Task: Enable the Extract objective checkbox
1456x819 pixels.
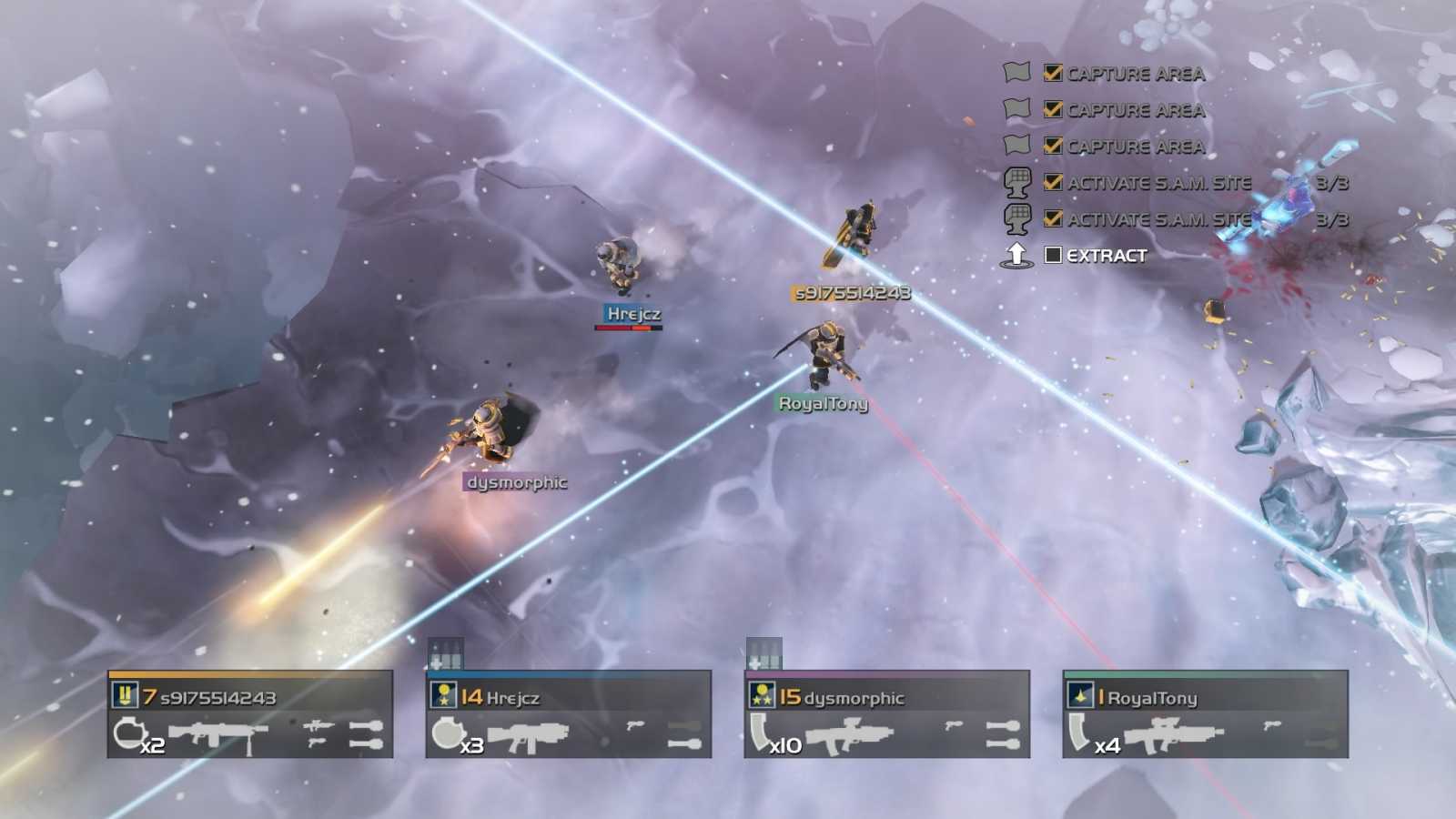Action: (x=1054, y=256)
